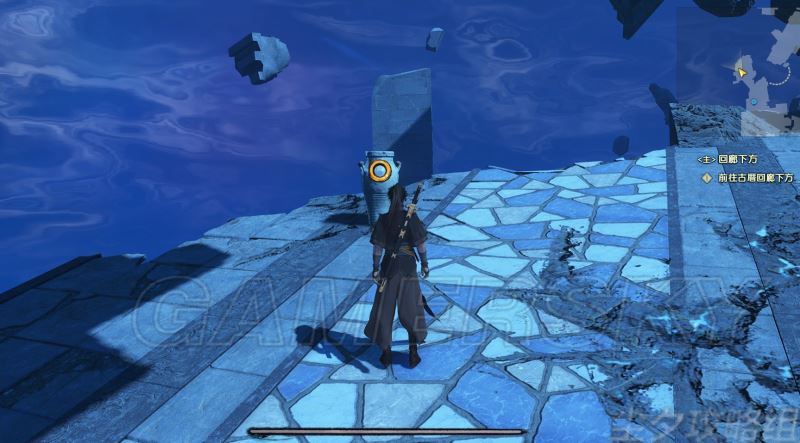Click the blue dot marker on minimap

point(752,101)
